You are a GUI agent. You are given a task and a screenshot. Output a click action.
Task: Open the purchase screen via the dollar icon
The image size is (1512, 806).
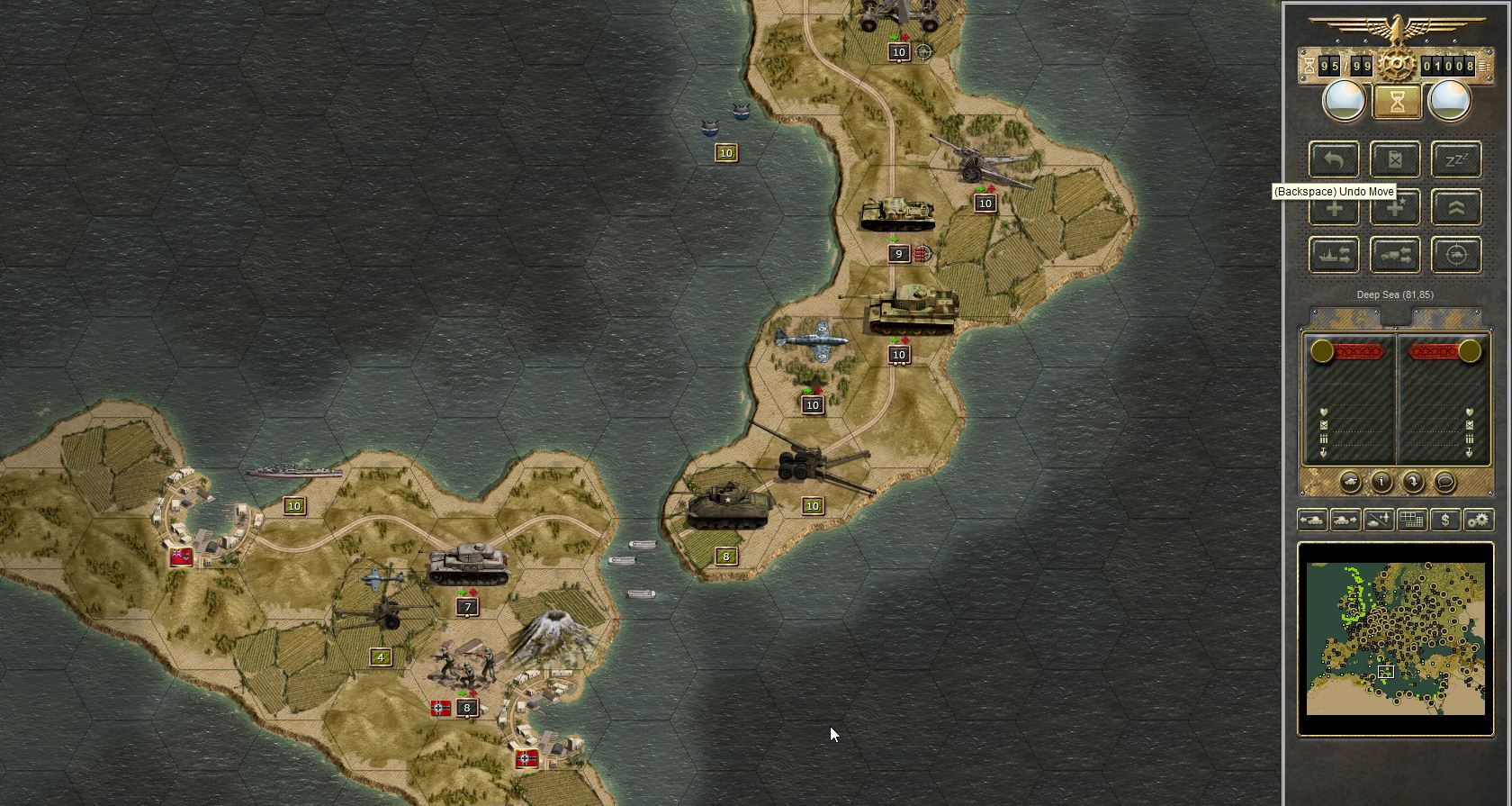pos(1445,520)
